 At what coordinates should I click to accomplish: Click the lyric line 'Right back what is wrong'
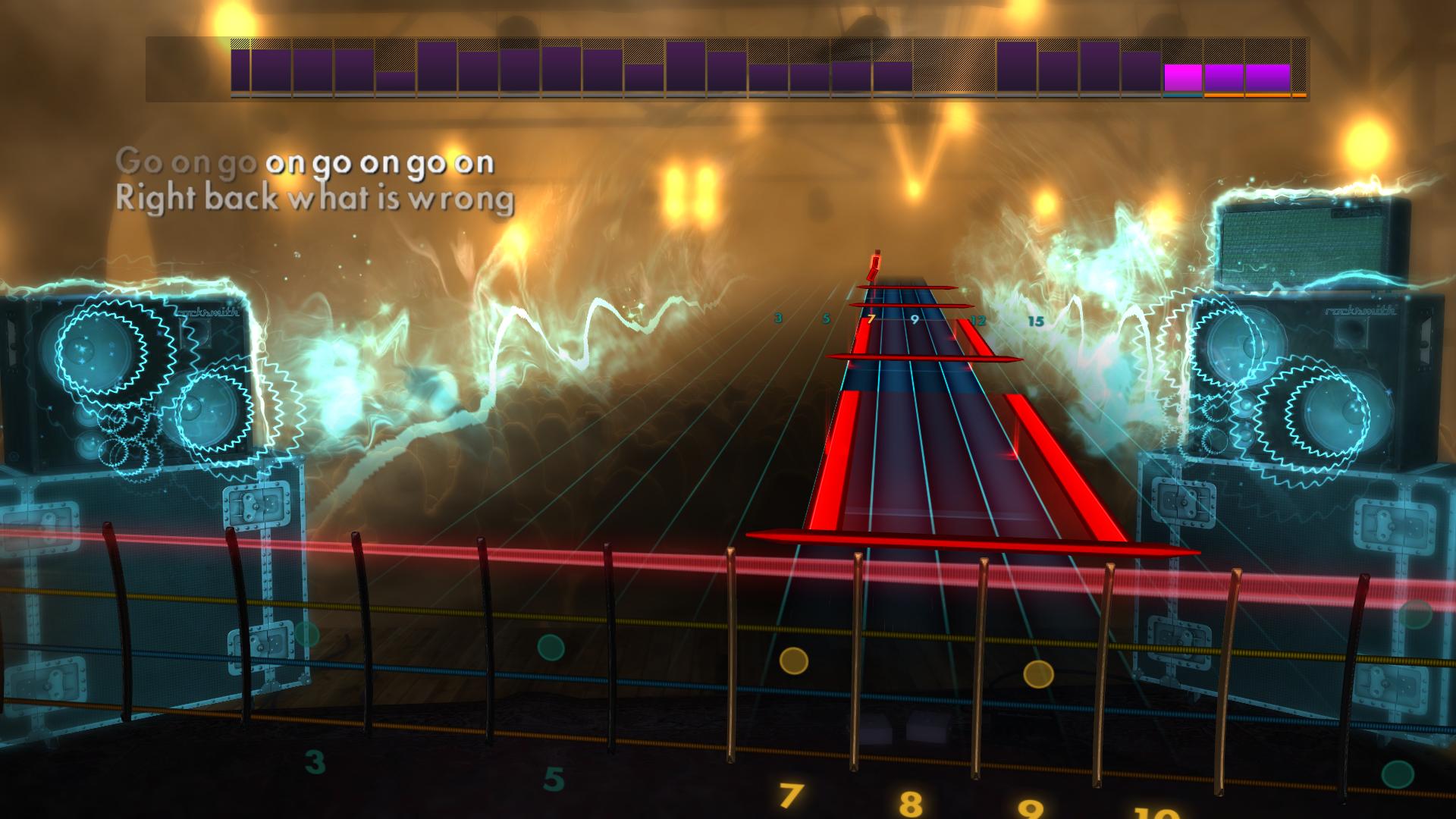[x=315, y=199]
